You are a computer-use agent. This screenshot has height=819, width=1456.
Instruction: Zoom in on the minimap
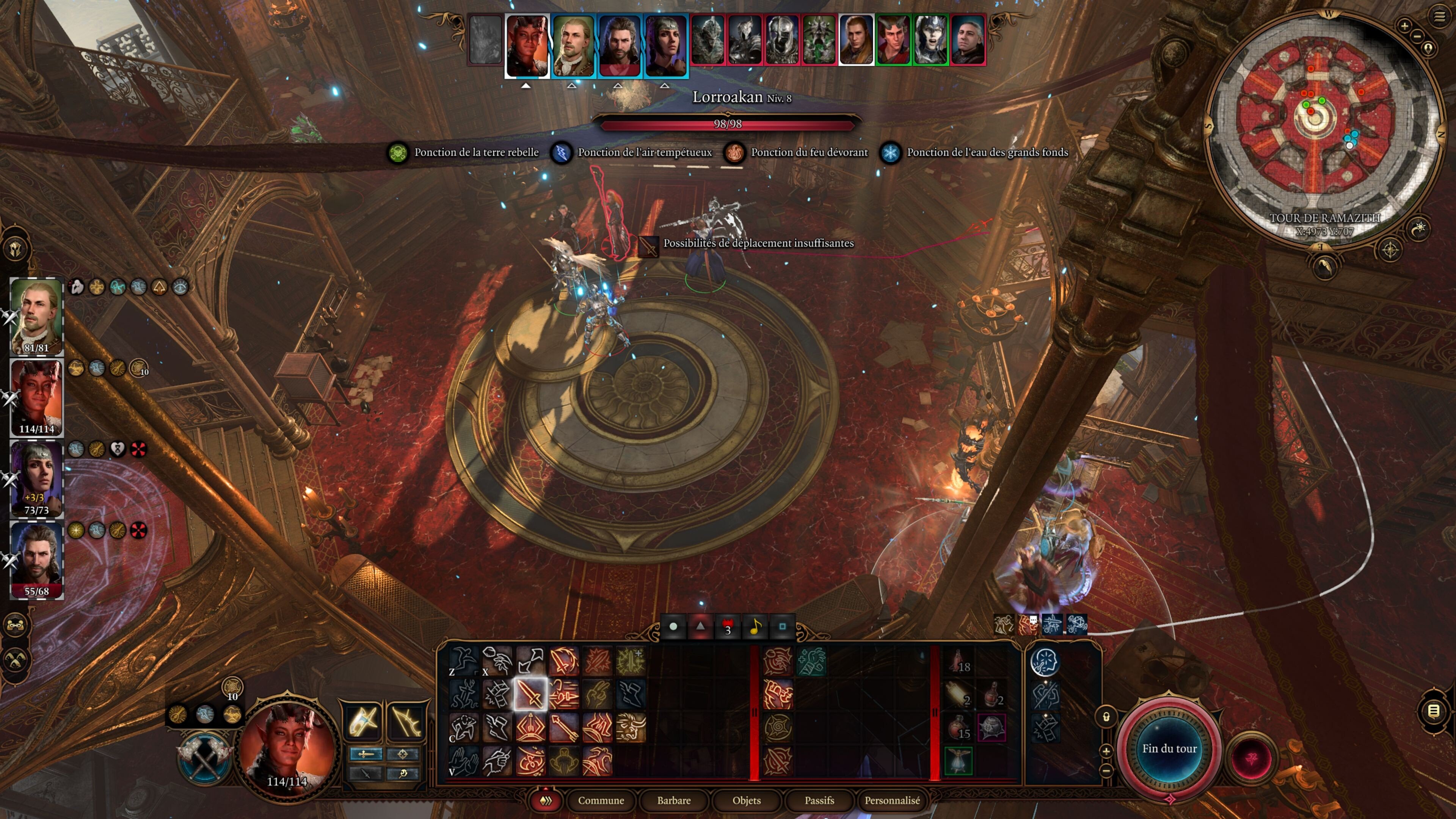tap(1404, 25)
